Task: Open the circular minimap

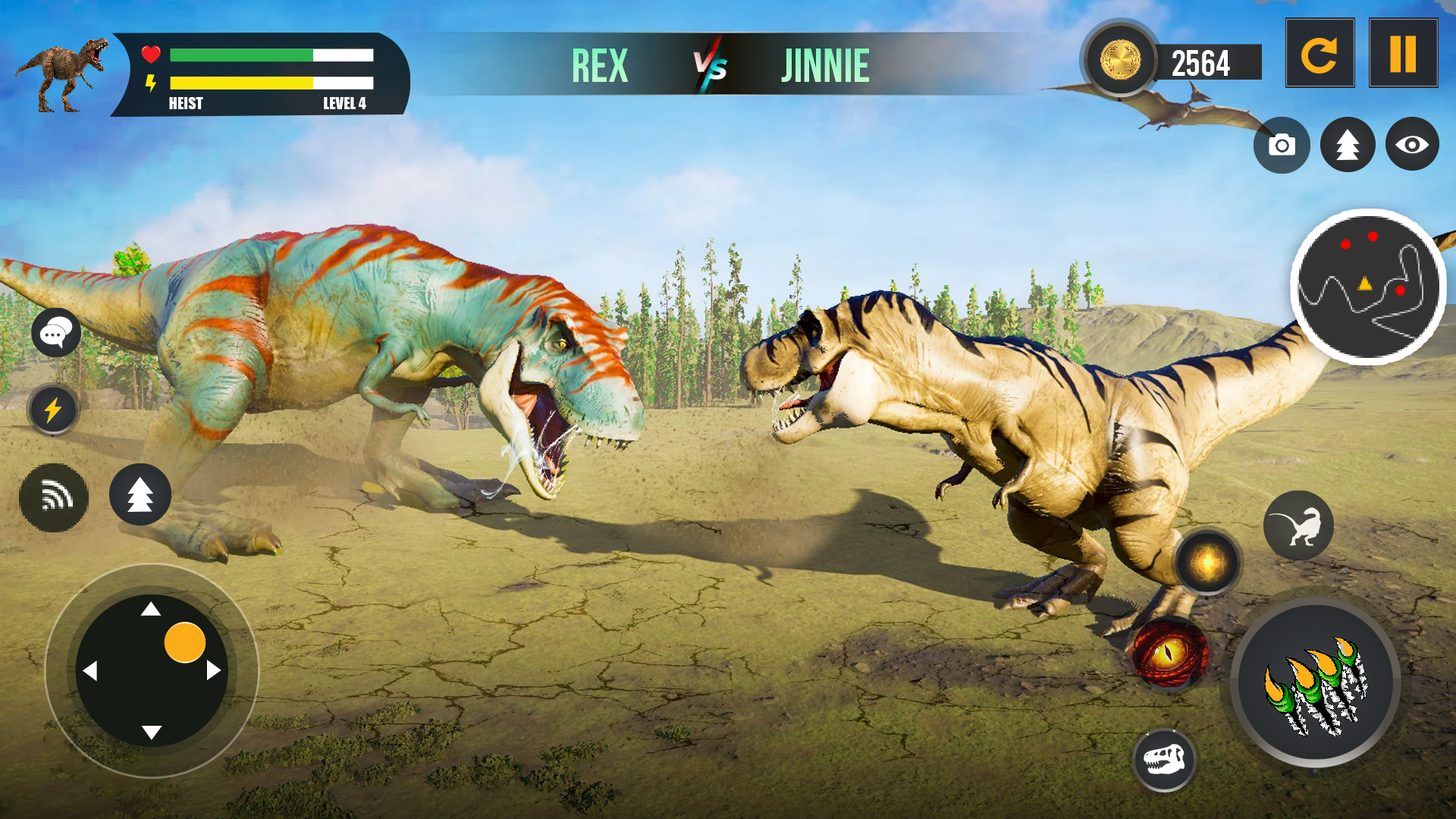Action: pyautogui.click(x=1368, y=287)
